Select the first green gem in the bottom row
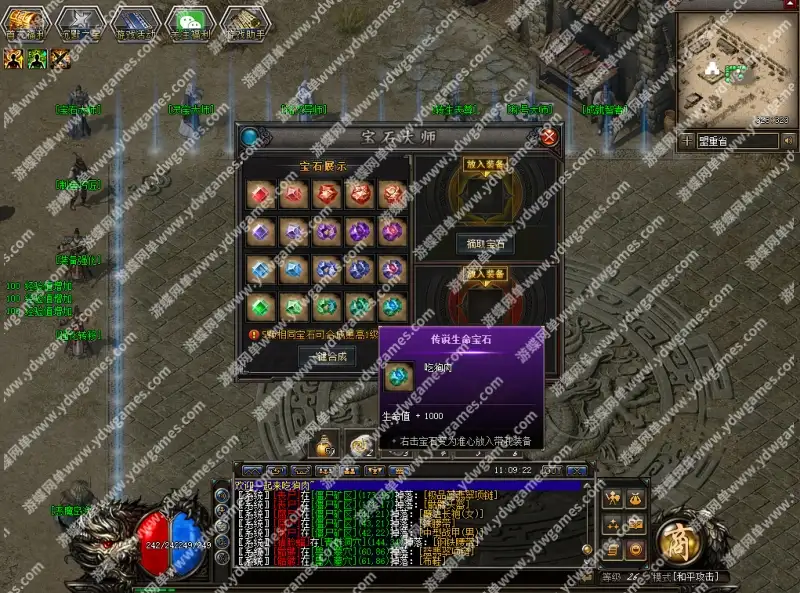The height and width of the screenshot is (593, 800). coord(261,306)
